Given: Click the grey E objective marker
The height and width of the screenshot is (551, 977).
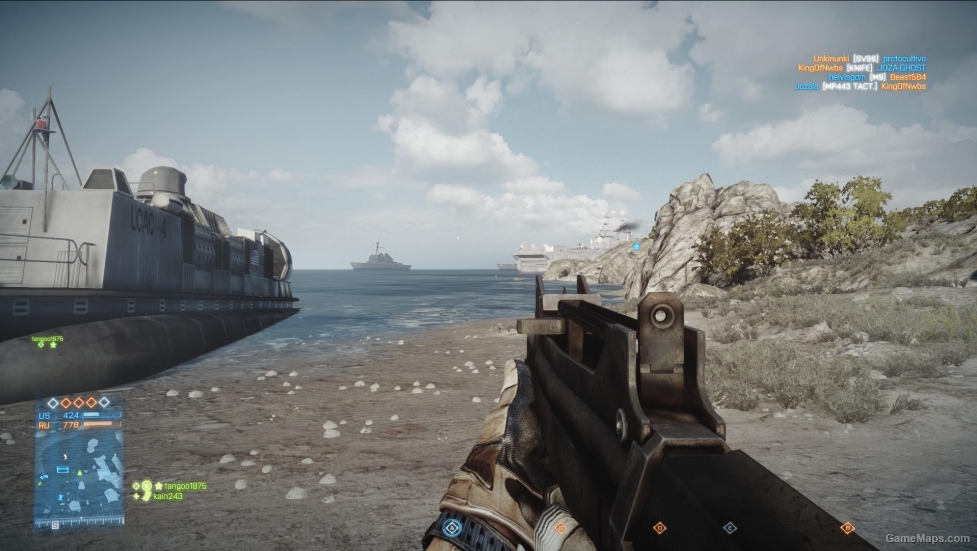Looking at the screenshot, I should pos(730,527).
